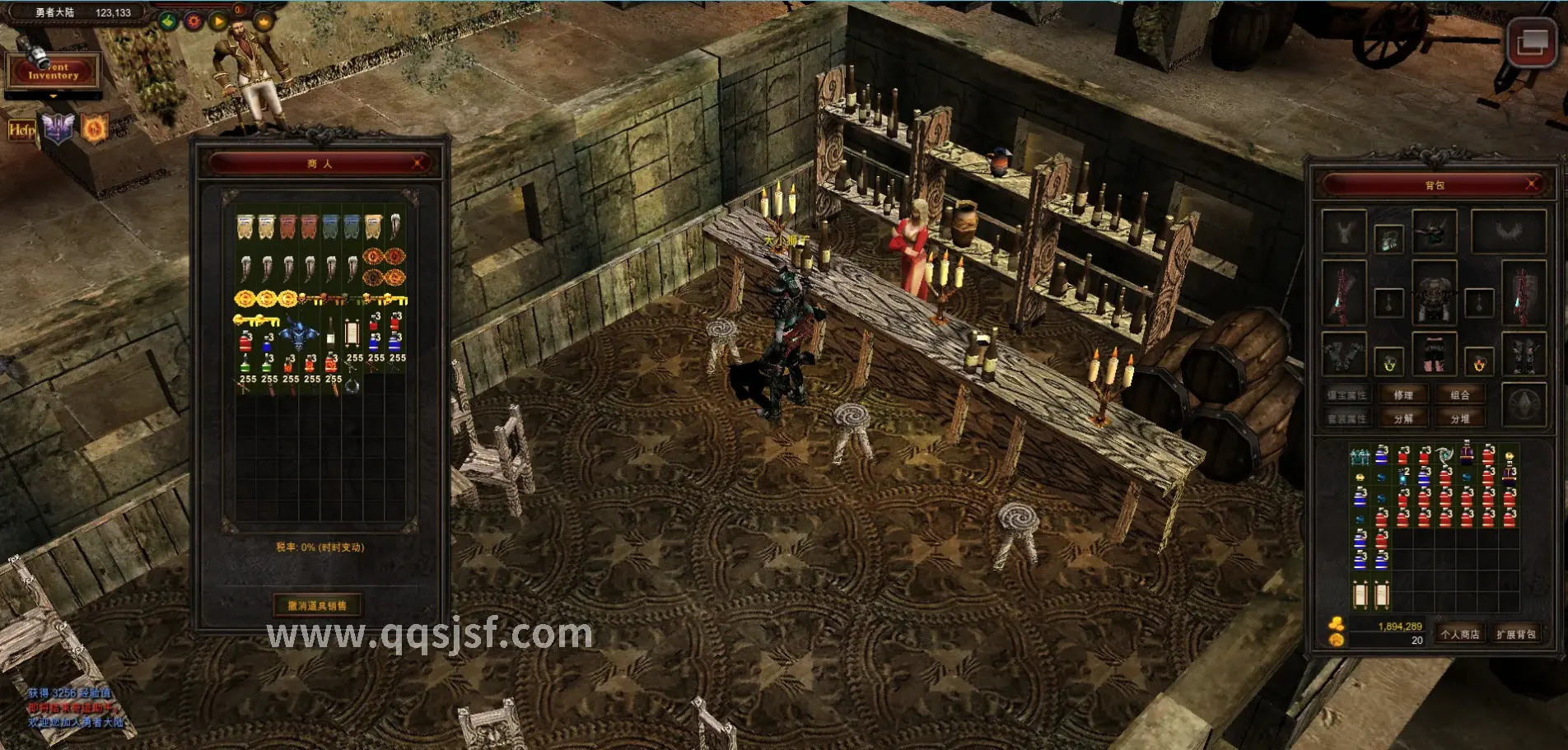This screenshot has width=1568, height=750.
Task: Select the equipped pants slot
Action: 1434,354
